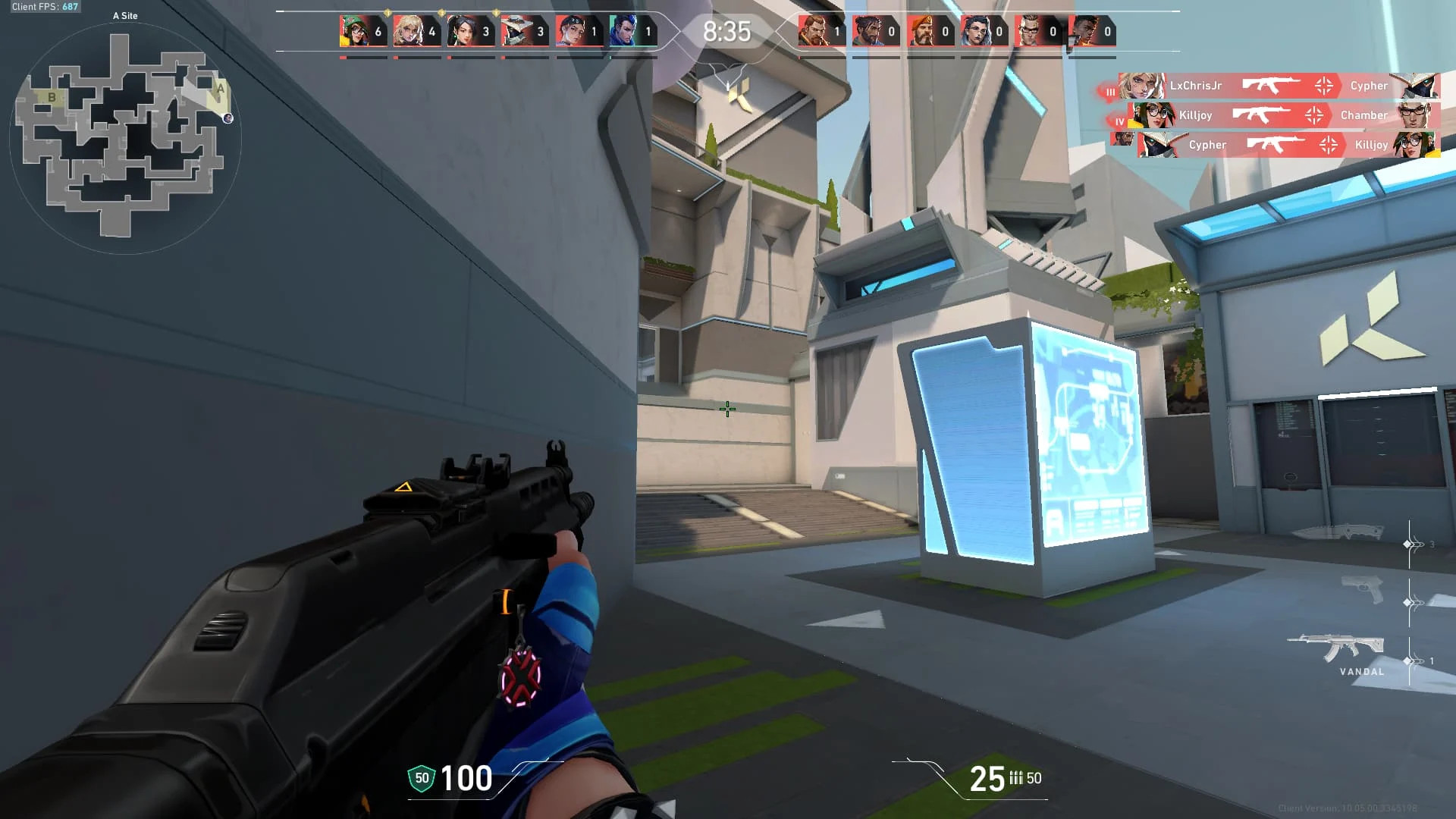
Task: Click the shield icon beside the health counter
Action: [422, 778]
